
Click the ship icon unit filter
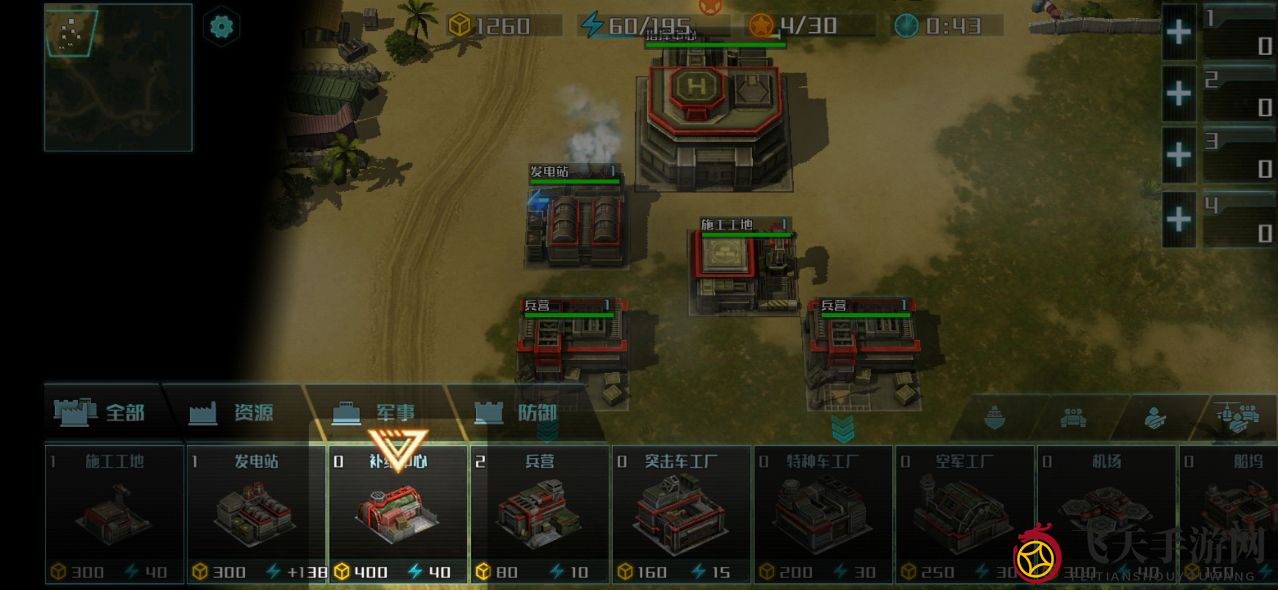pyautogui.click(x=993, y=418)
